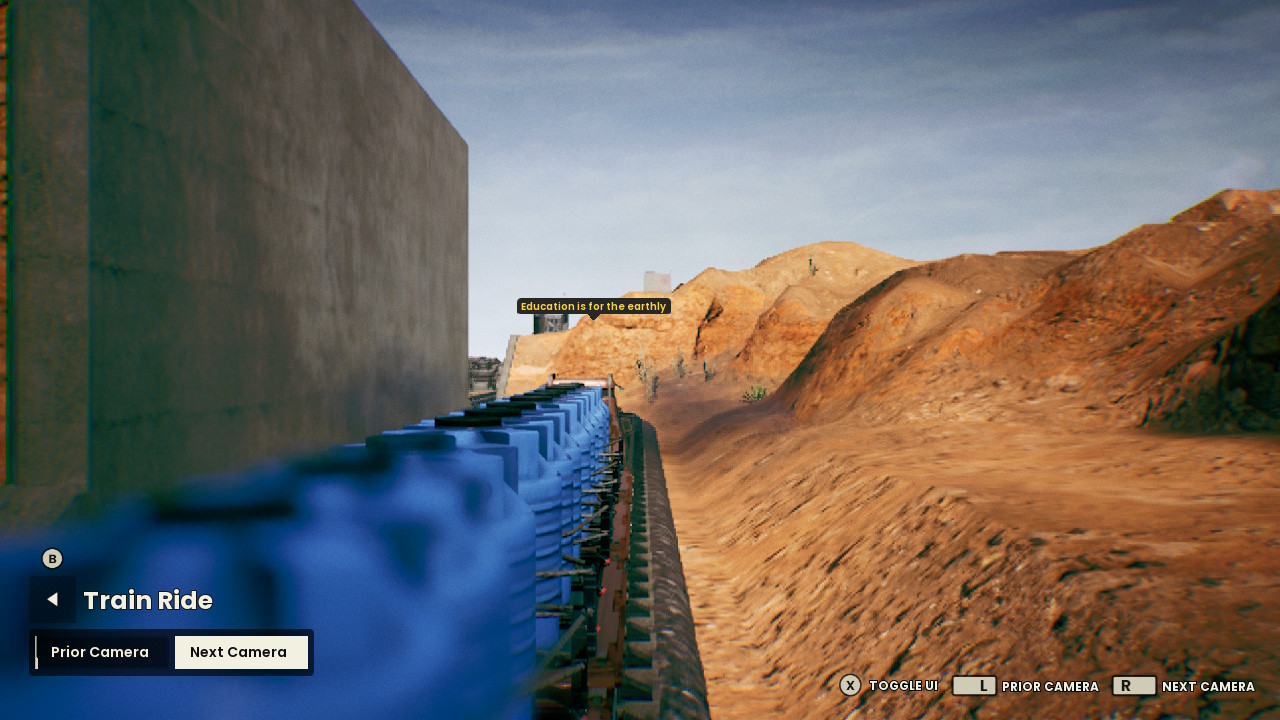Go back with the left arrow button
1280x720 pixels.
coord(52,599)
